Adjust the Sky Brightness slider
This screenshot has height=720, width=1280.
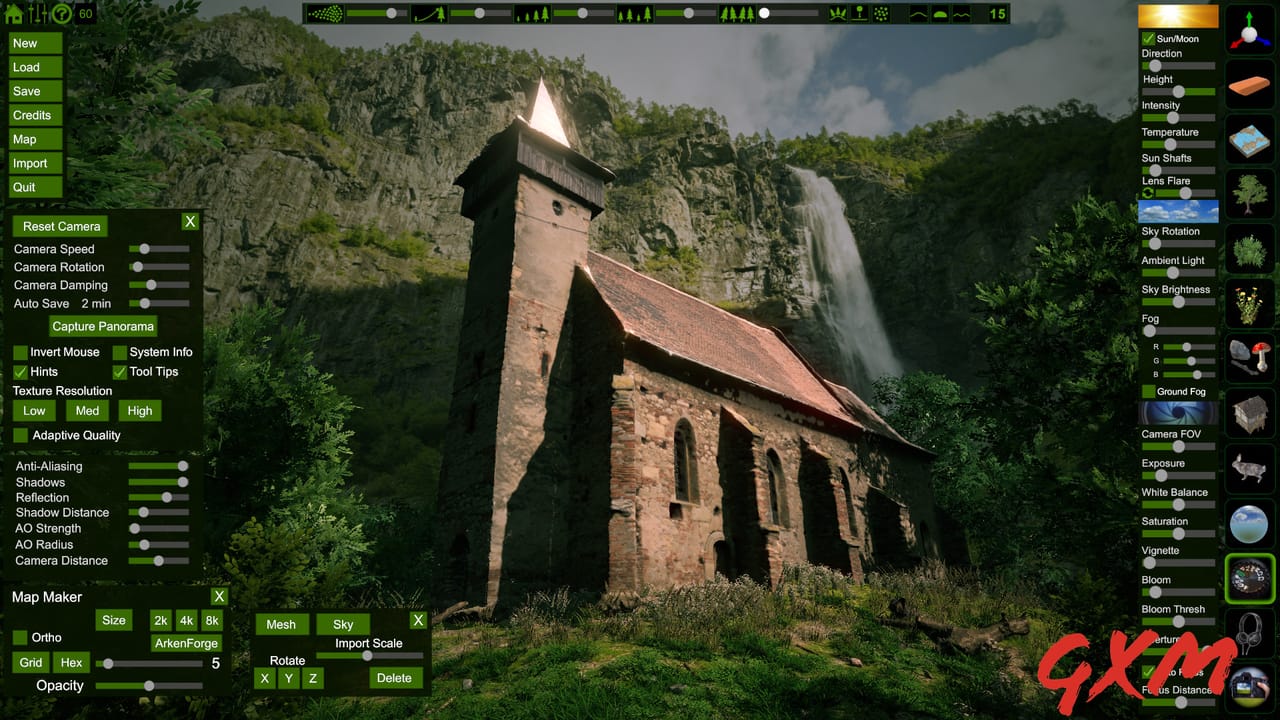coord(1180,303)
